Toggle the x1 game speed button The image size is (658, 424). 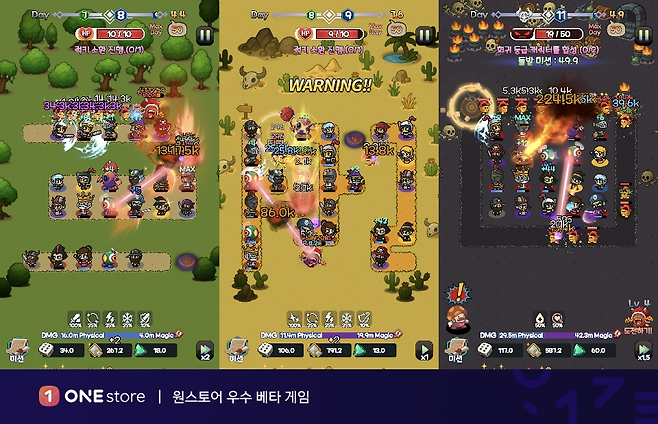point(424,353)
